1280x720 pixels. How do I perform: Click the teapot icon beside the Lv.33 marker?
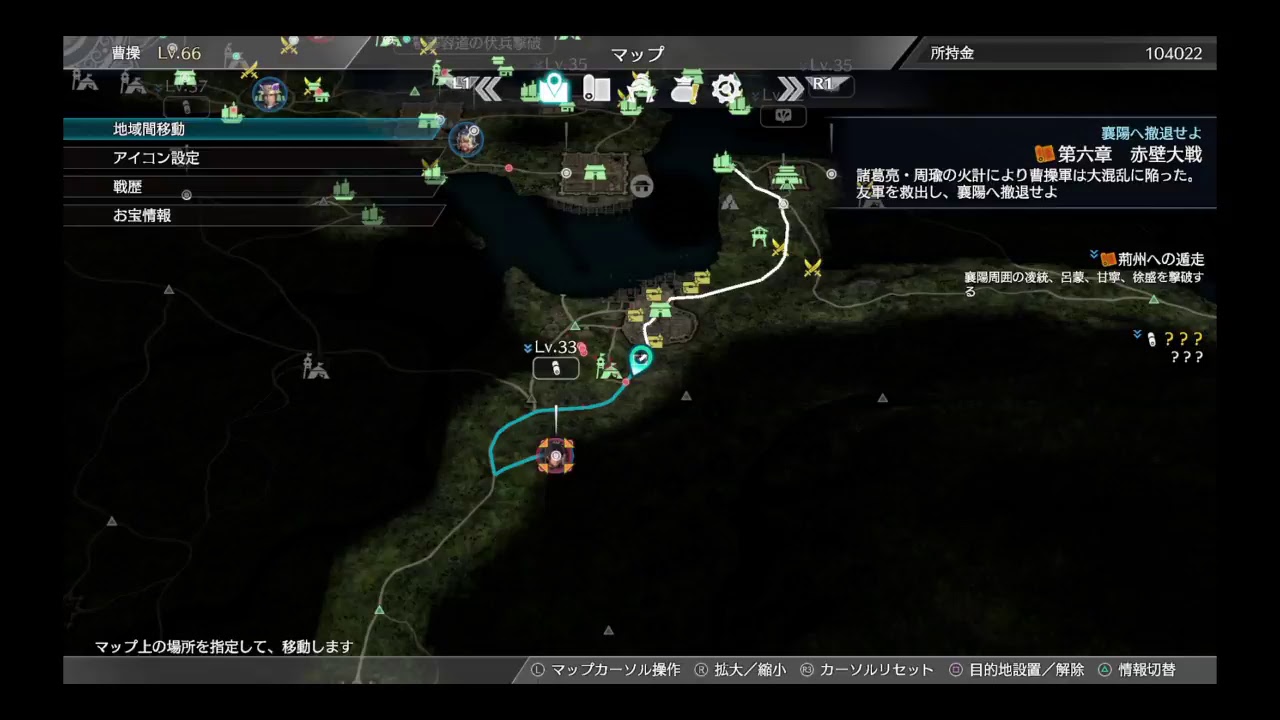(x=556, y=368)
